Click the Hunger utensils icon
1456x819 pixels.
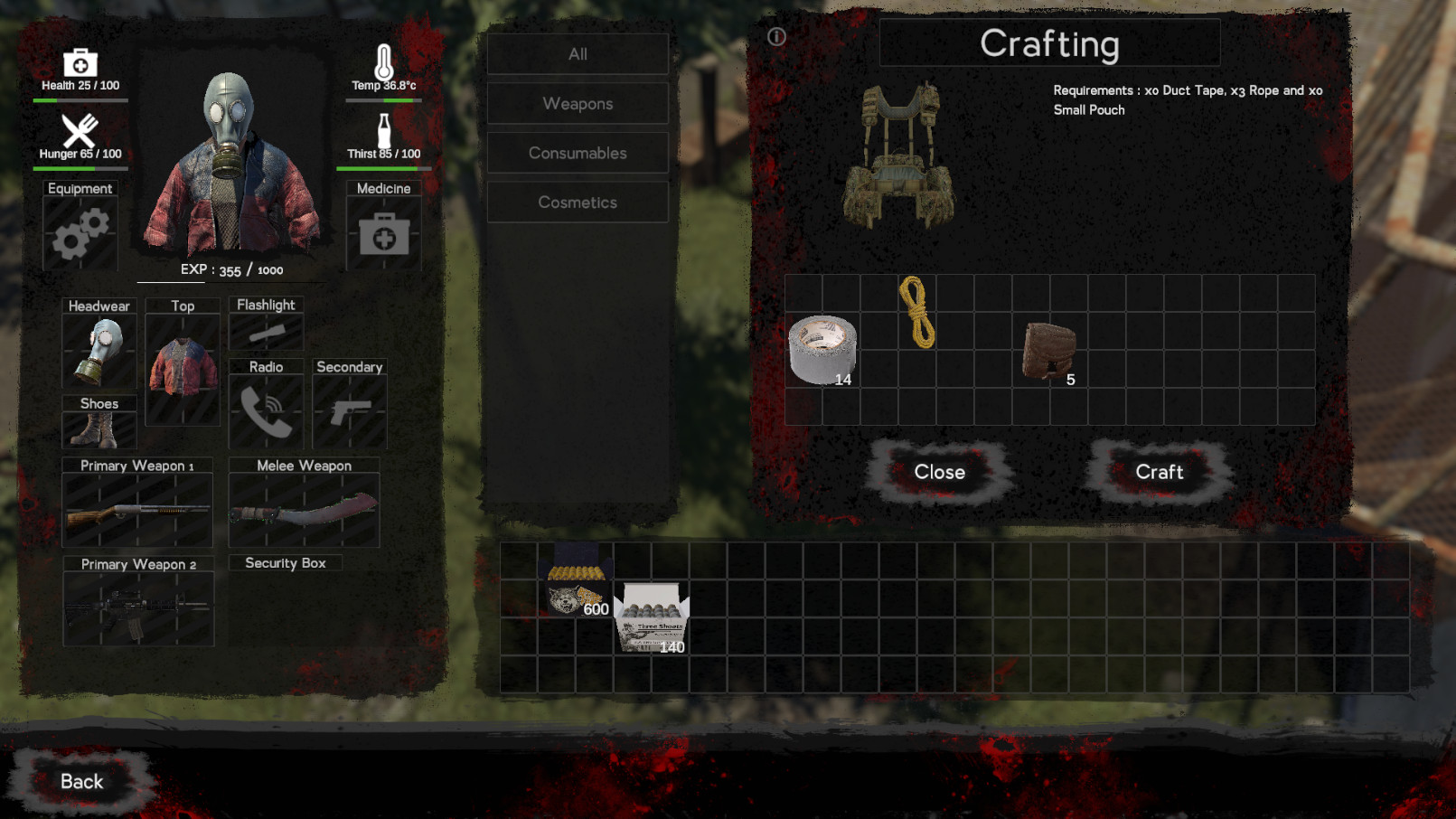[80, 129]
